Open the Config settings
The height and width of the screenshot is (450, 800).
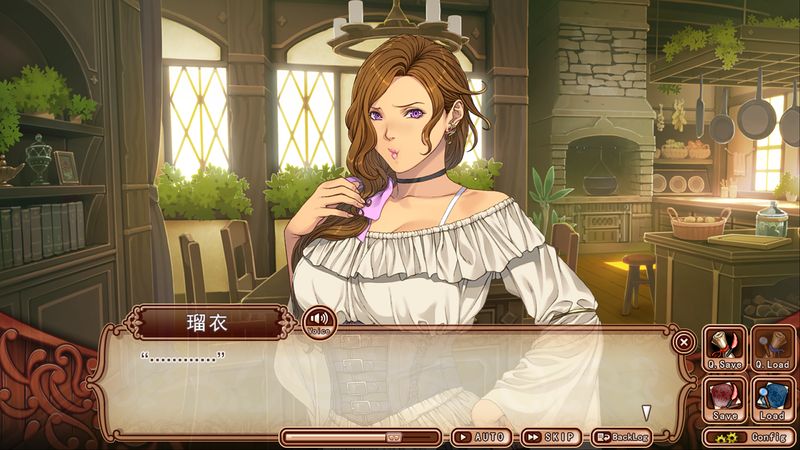click(x=750, y=437)
